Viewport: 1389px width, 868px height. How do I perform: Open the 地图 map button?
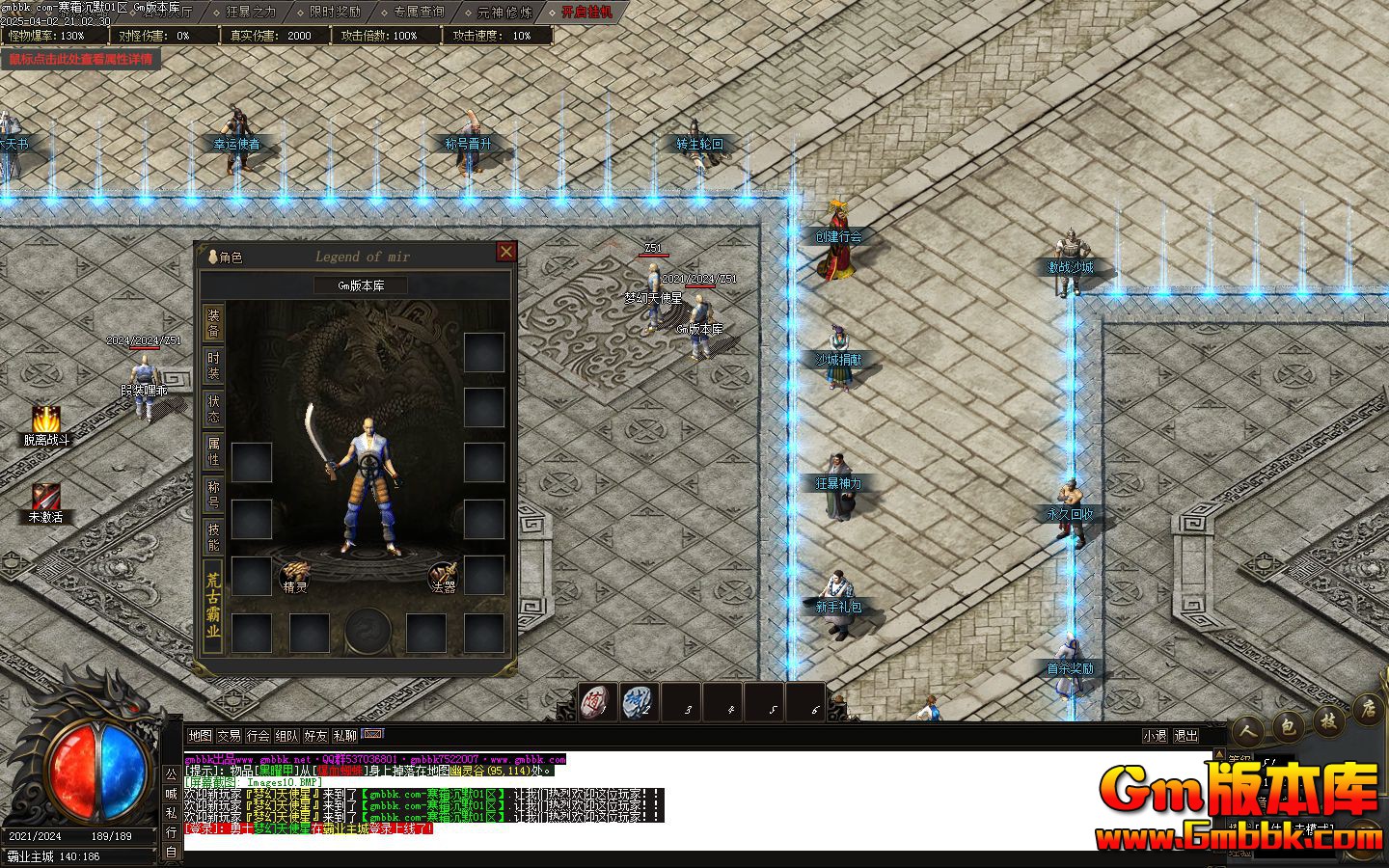coord(200,736)
